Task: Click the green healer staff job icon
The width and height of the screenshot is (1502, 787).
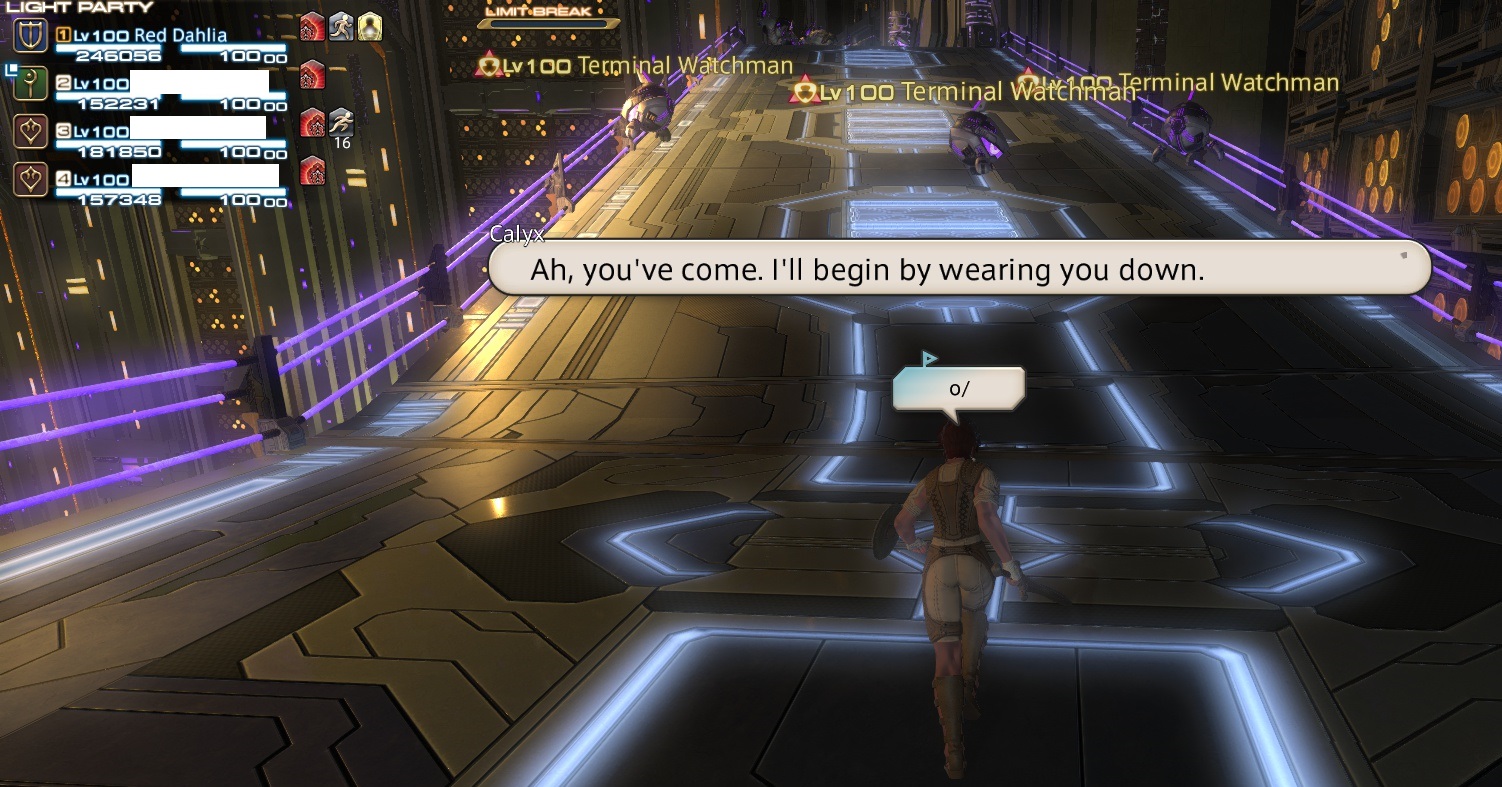Action: pyautogui.click(x=33, y=84)
